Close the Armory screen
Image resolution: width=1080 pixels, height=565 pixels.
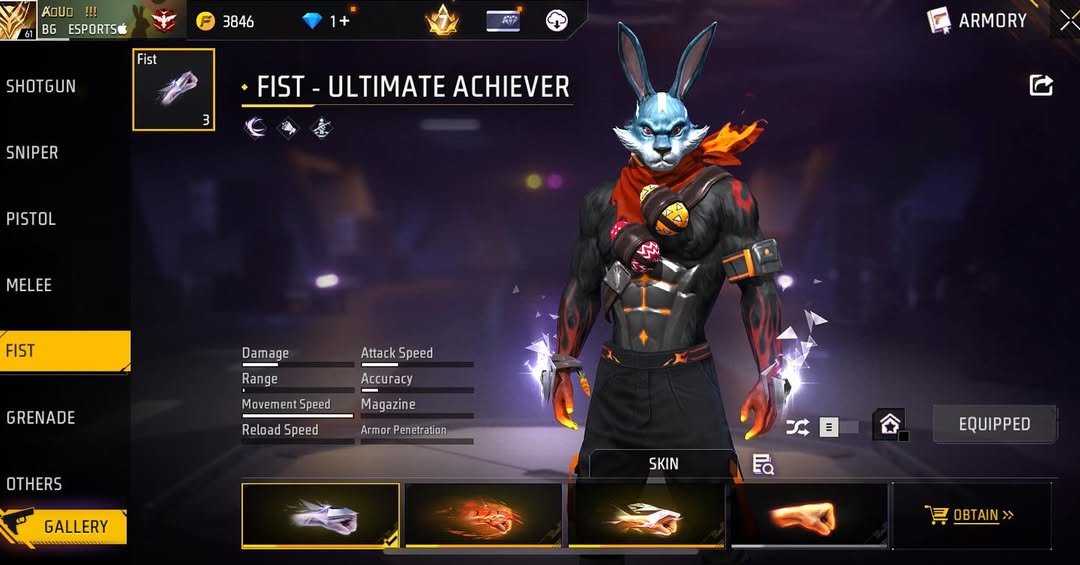(x=1068, y=20)
